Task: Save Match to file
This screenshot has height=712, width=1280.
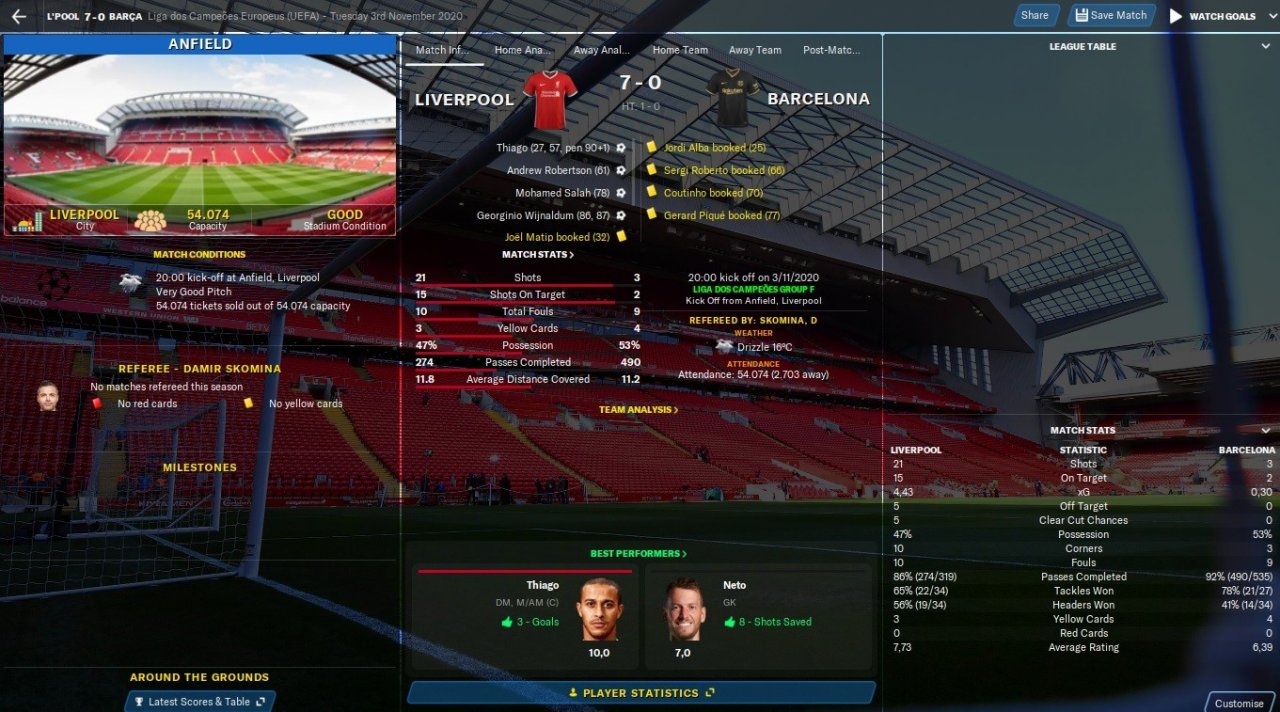Action: click(1111, 15)
